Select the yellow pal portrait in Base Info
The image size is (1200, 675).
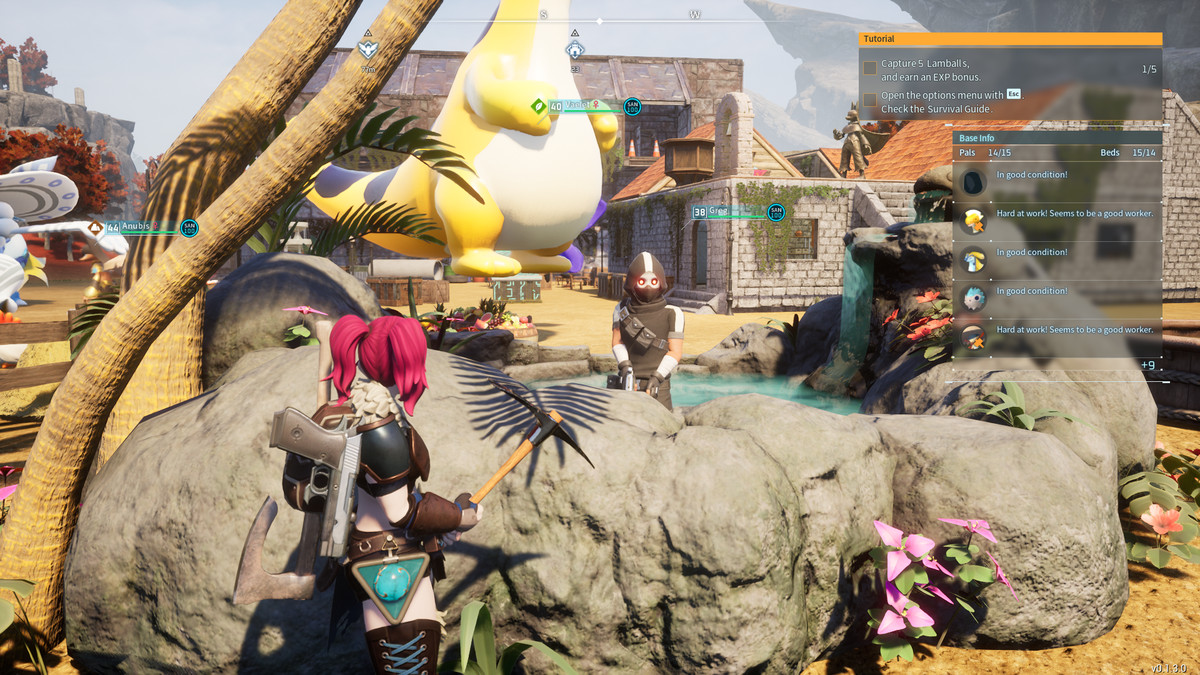(973, 221)
